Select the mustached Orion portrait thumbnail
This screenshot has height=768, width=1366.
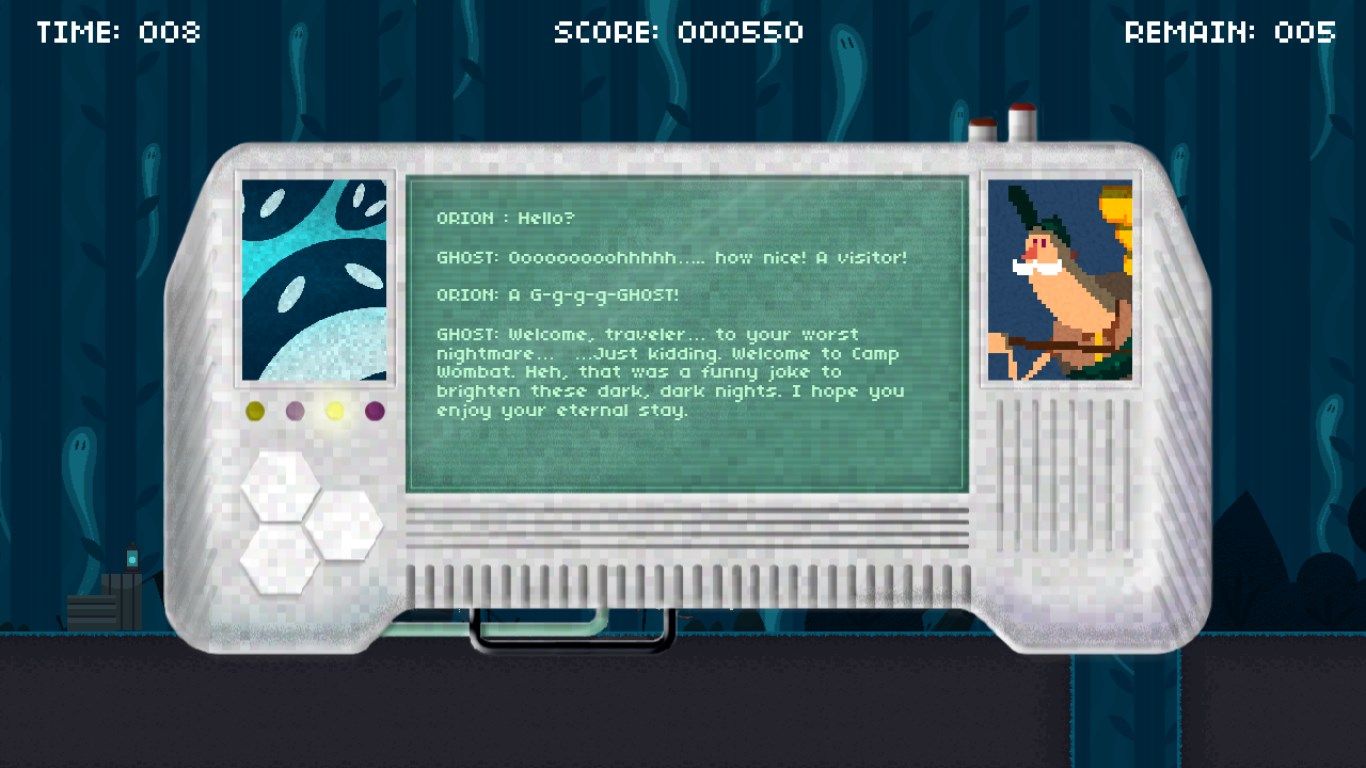1060,280
